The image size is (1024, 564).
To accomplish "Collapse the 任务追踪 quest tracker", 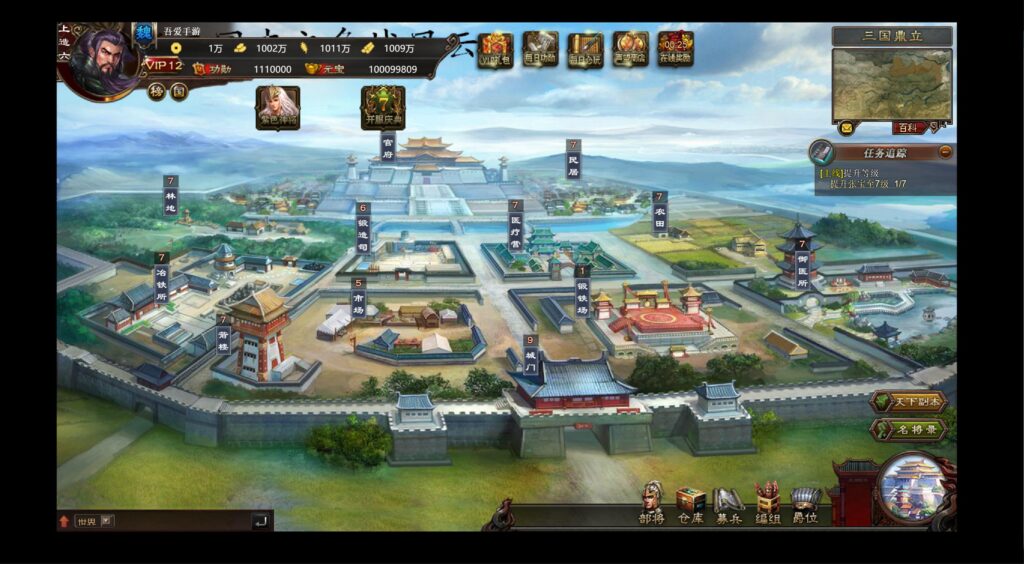I will click(x=945, y=153).
